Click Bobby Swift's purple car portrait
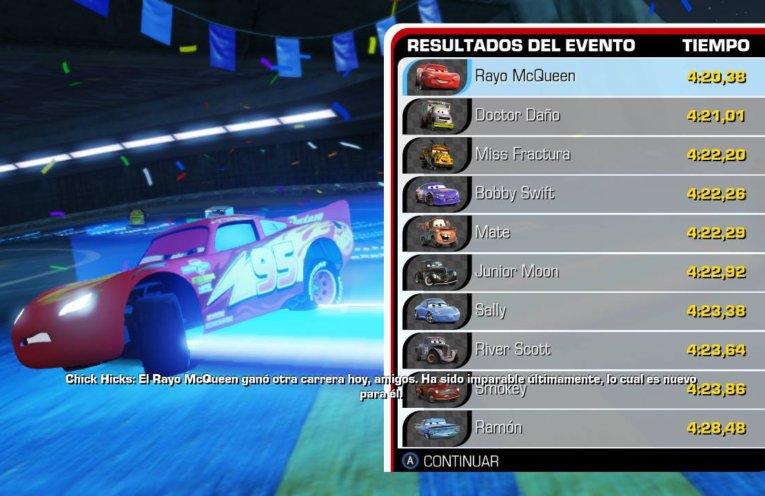This screenshot has width=765, height=496. [x=435, y=193]
